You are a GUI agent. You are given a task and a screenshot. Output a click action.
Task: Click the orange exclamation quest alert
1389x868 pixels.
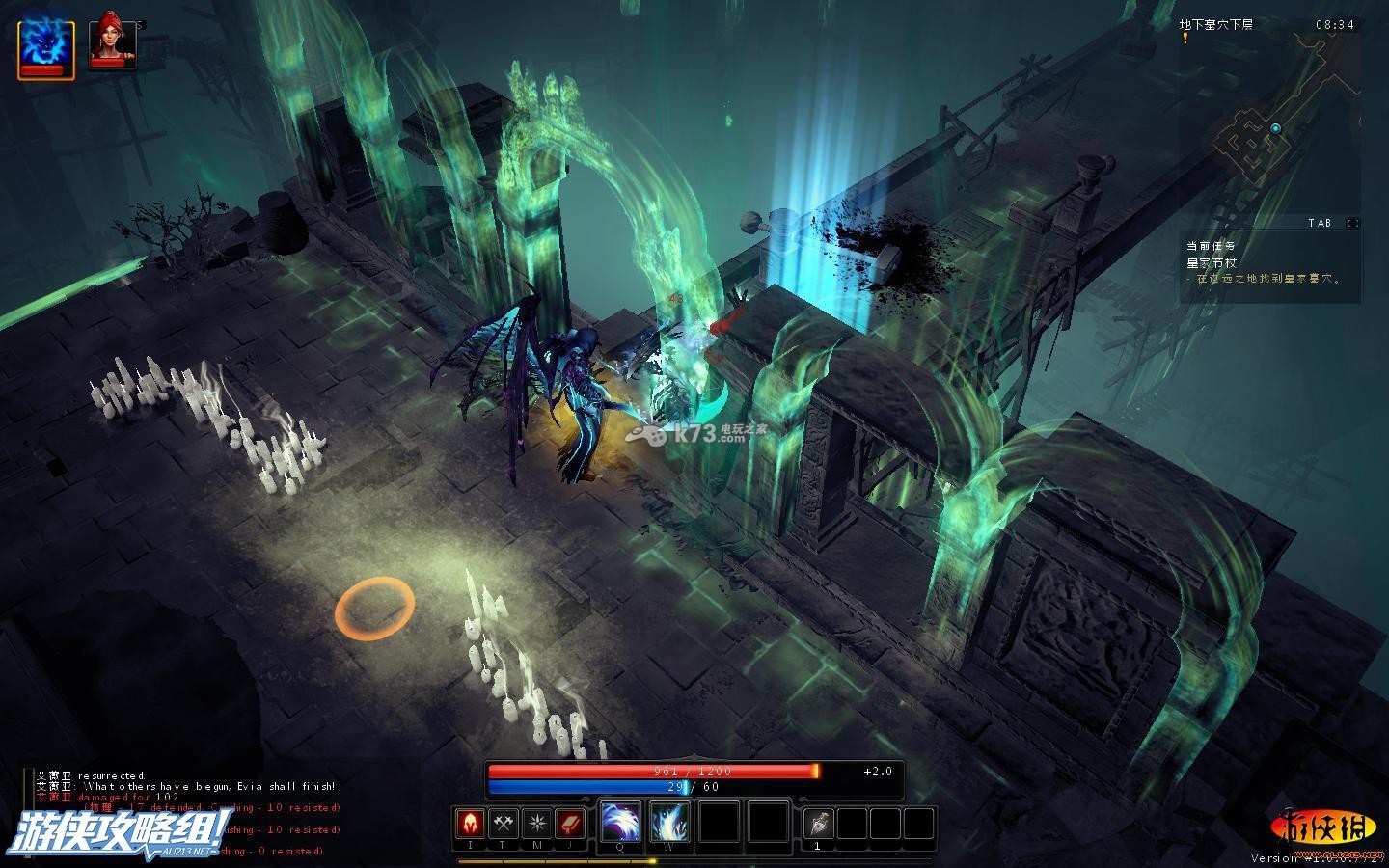1185,38
